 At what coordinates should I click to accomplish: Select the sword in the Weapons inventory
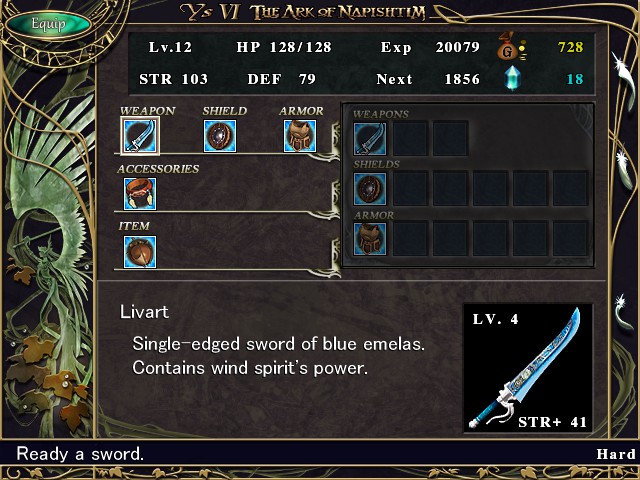(x=370, y=138)
